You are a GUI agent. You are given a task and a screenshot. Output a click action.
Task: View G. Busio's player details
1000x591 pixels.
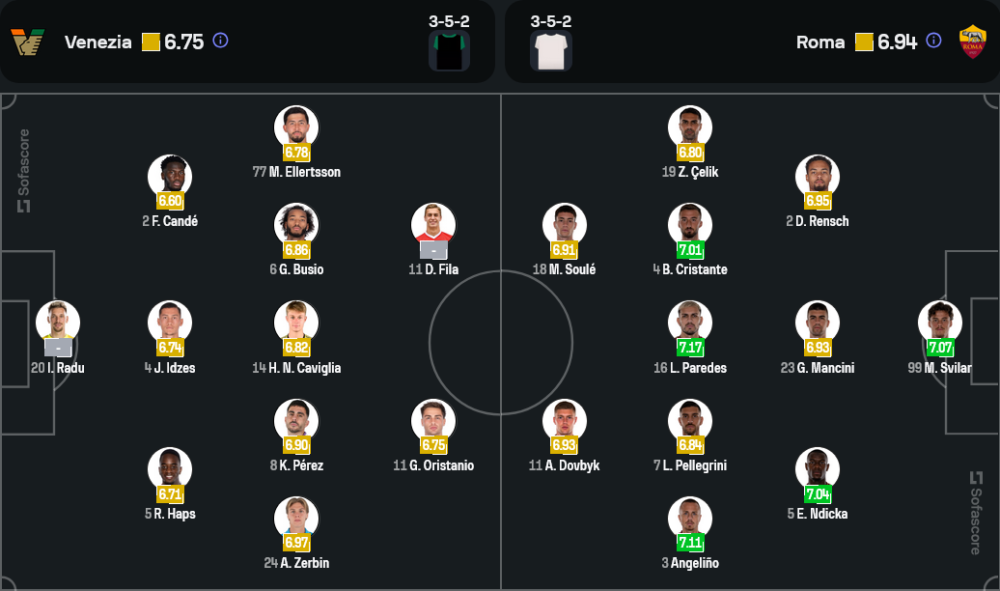click(296, 225)
